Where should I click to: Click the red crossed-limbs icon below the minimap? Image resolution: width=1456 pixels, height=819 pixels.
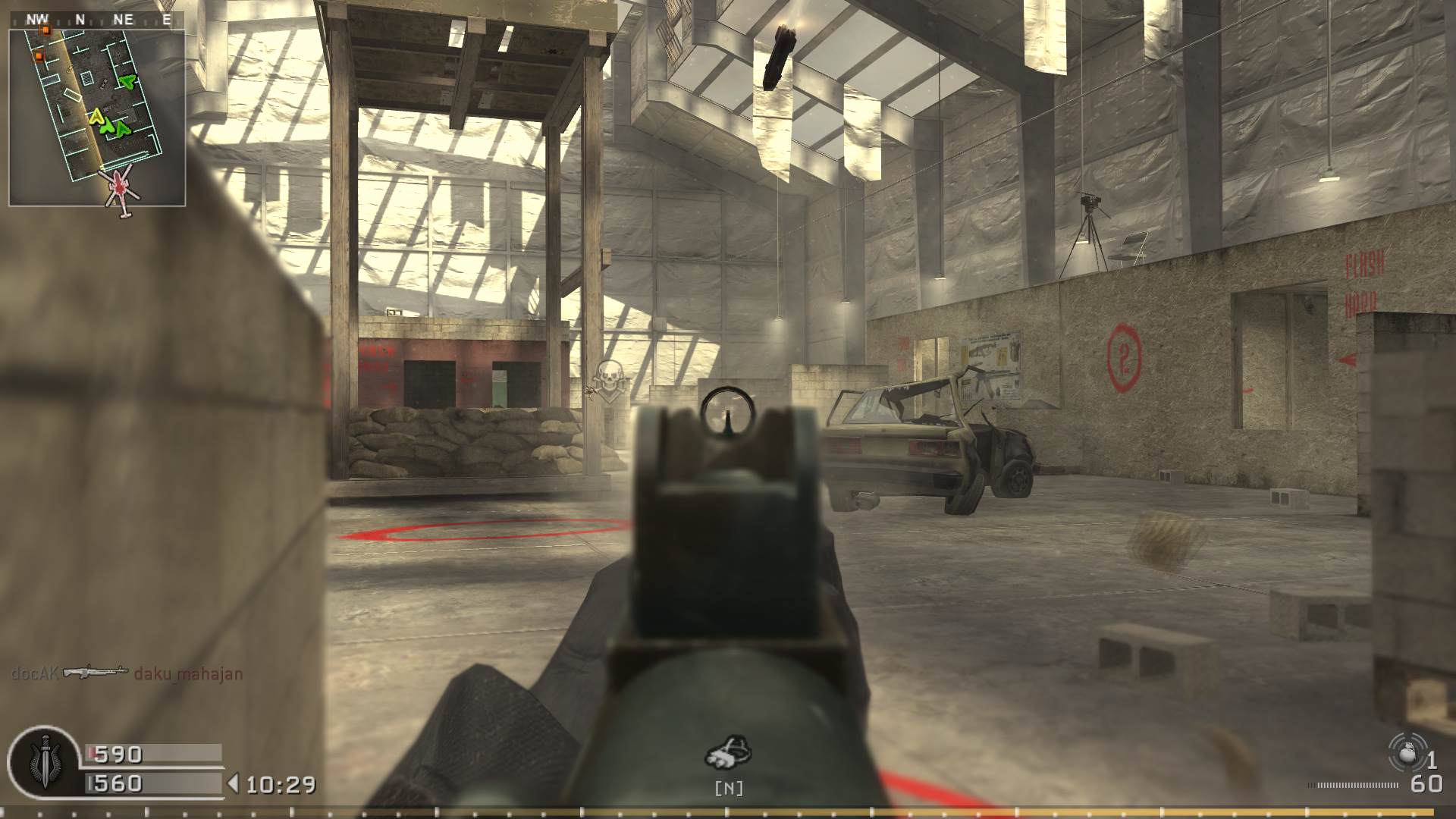(x=118, y=188)
